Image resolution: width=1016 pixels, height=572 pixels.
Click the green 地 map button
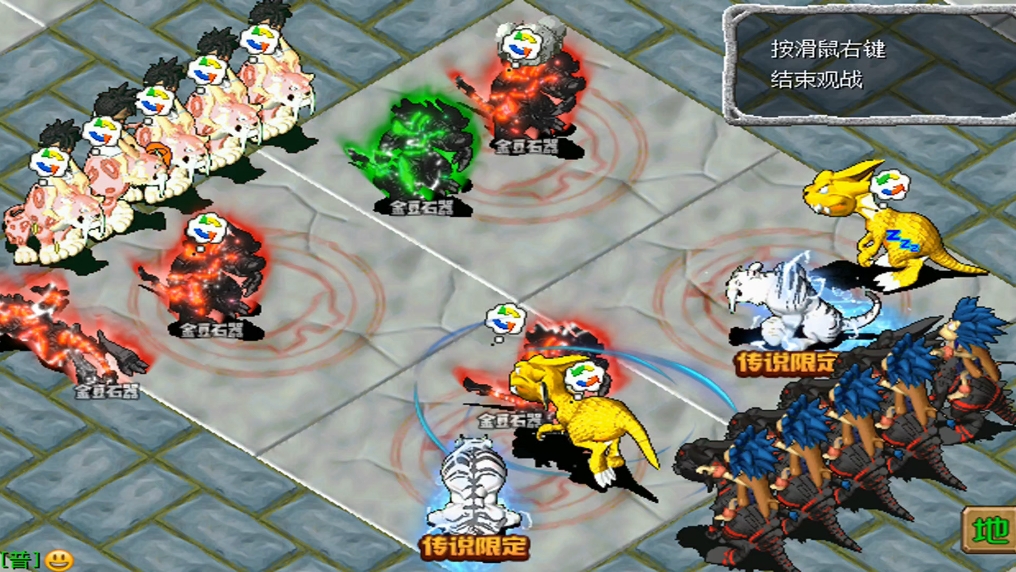coord(990,531)
